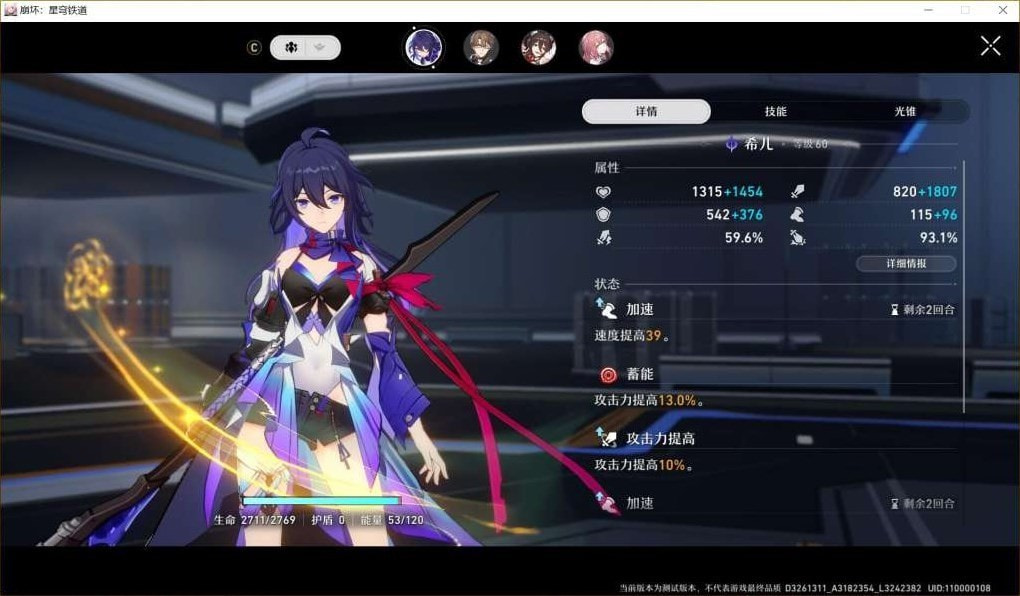Image resolution: width=1020 pixels, height=596 pixels.
Task: Pick the pink-haired character portrait
Action: click(597, 47)
